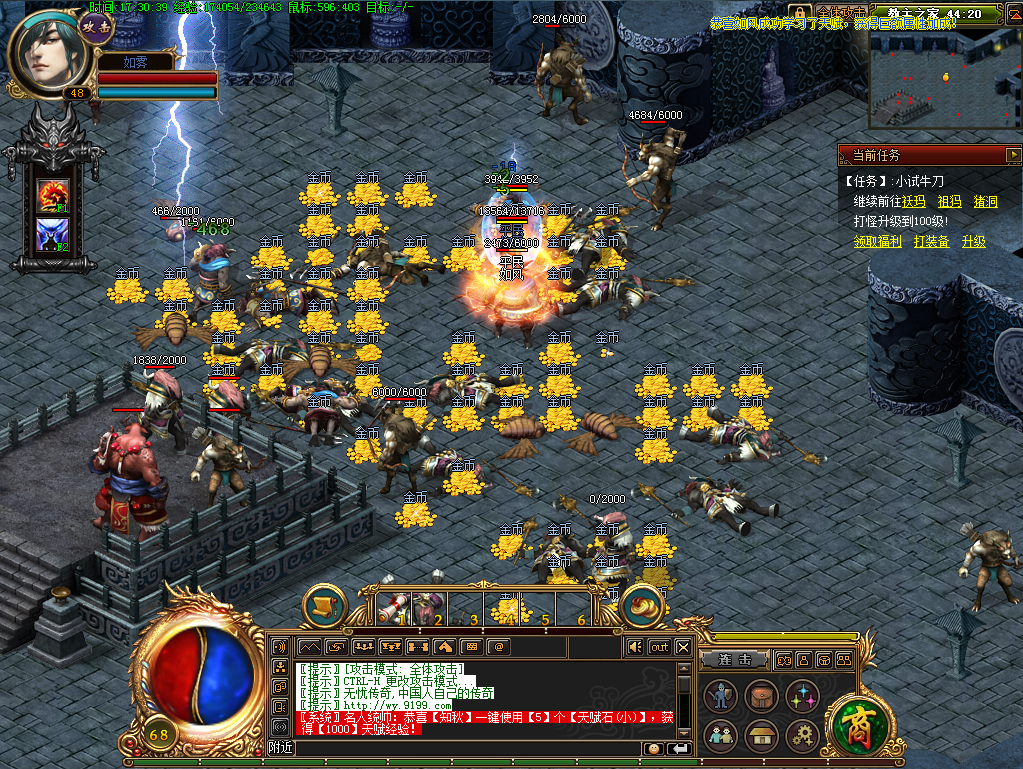Screen dimensions: 1023x769
Task: Claim rewards via 领取福利 link
Action: point(877,241)
